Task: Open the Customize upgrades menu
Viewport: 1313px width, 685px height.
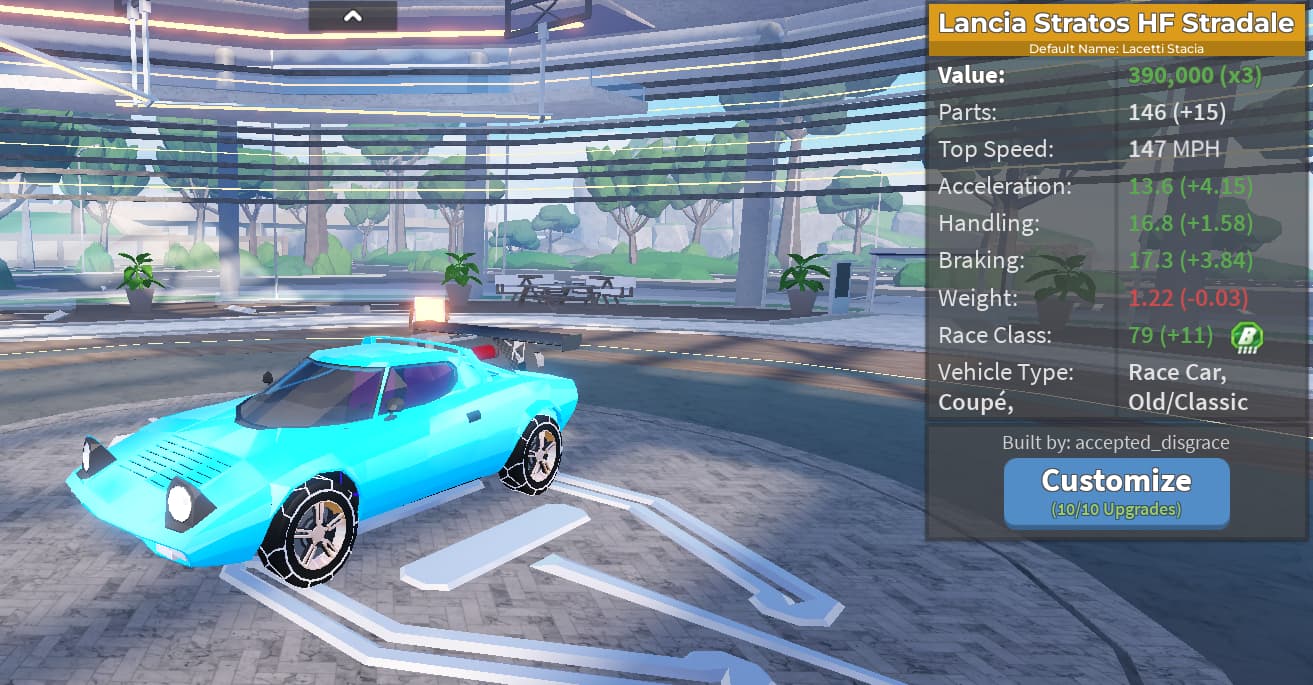Action: [x=1116, y=491]
